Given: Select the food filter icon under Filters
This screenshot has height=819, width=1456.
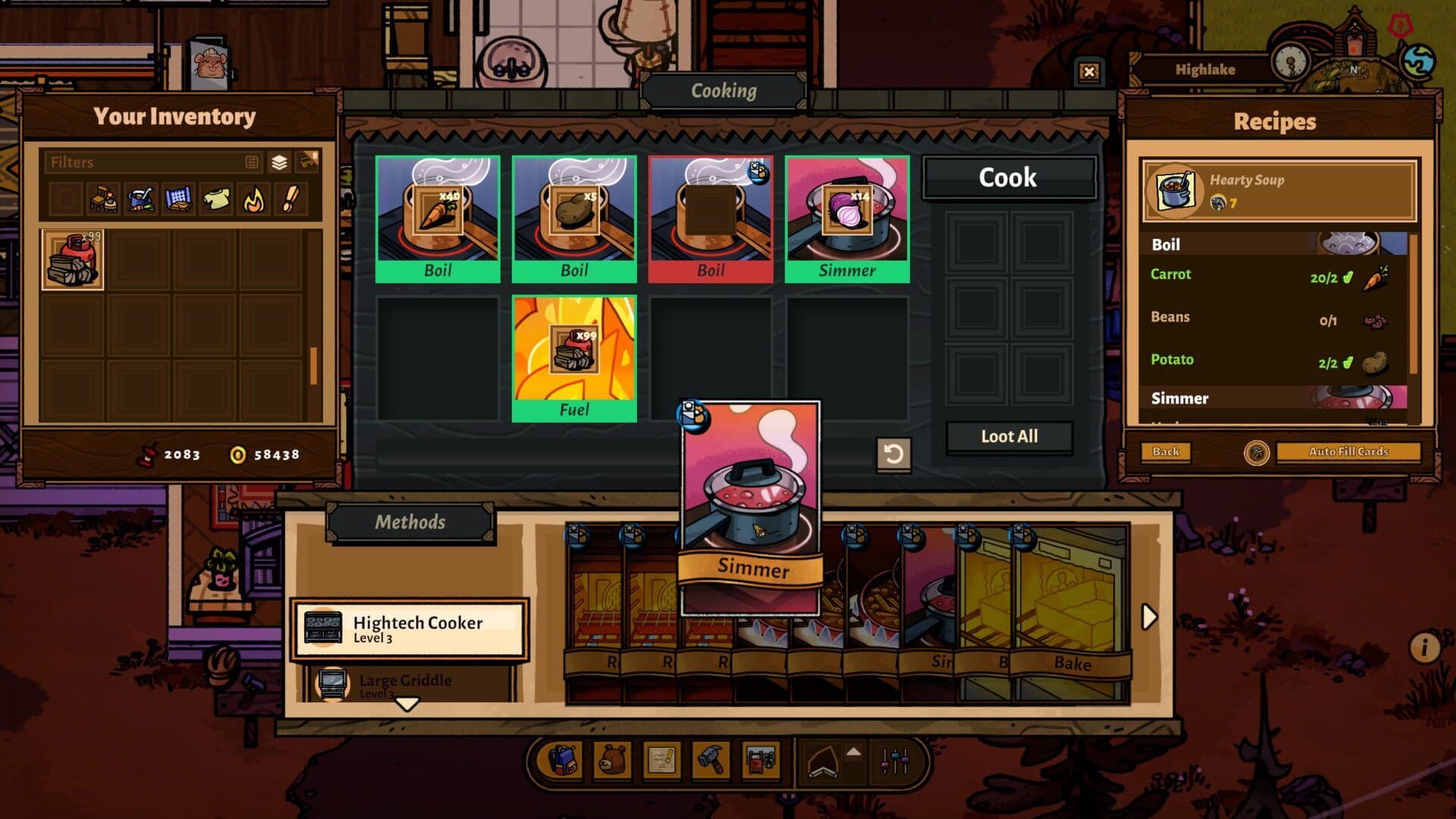Looking at the screenshot, I should click(x=140, y=199).
